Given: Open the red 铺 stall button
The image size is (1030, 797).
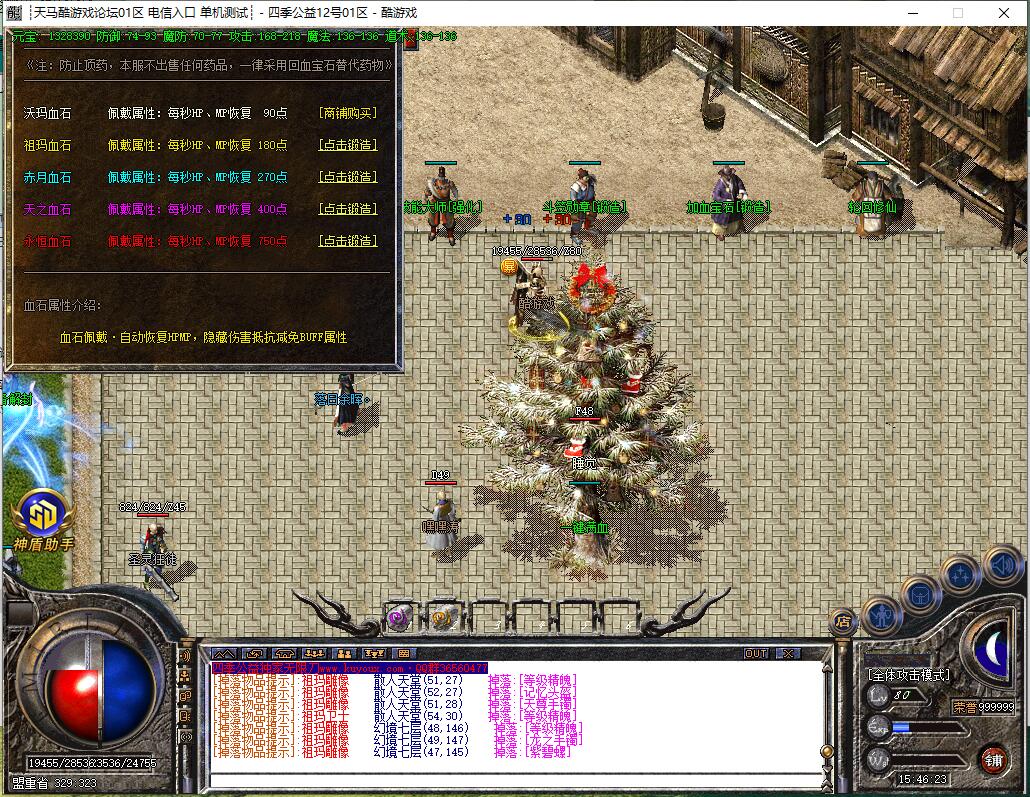Looking at the screenshot, I should (x=992, y=757).
